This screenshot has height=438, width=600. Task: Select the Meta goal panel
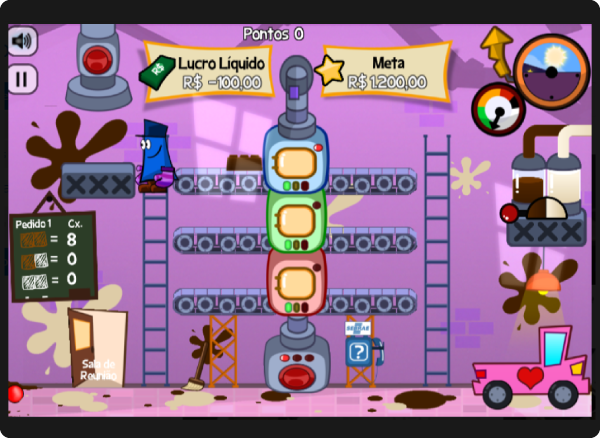pos(386,71)
